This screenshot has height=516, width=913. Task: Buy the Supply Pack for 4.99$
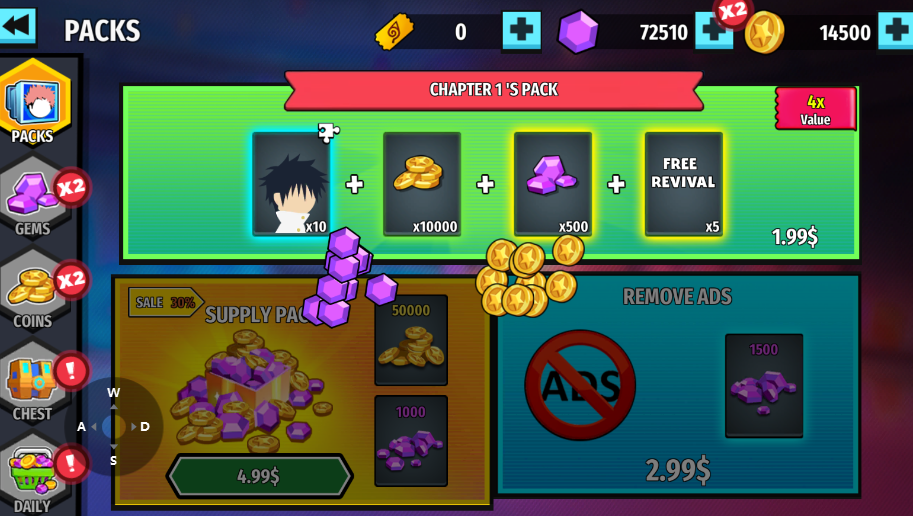pos(259,476)
